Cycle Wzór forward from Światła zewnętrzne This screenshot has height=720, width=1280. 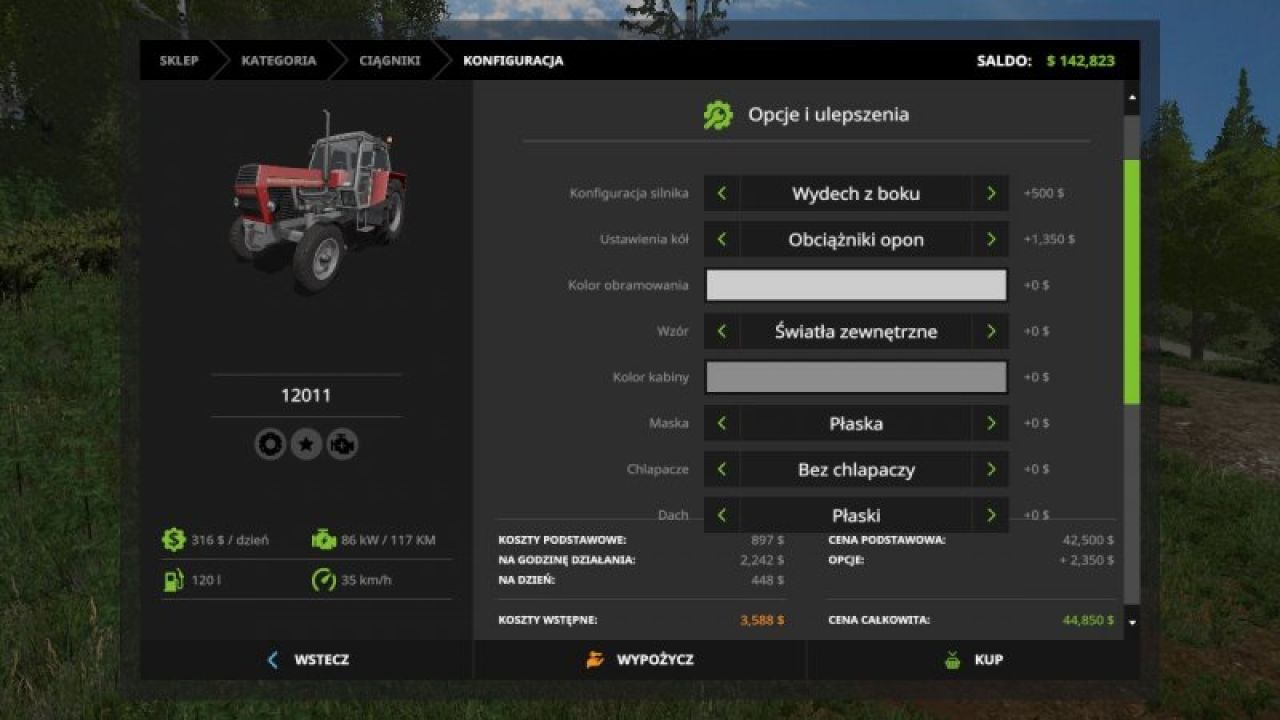(x=991, y=331)
